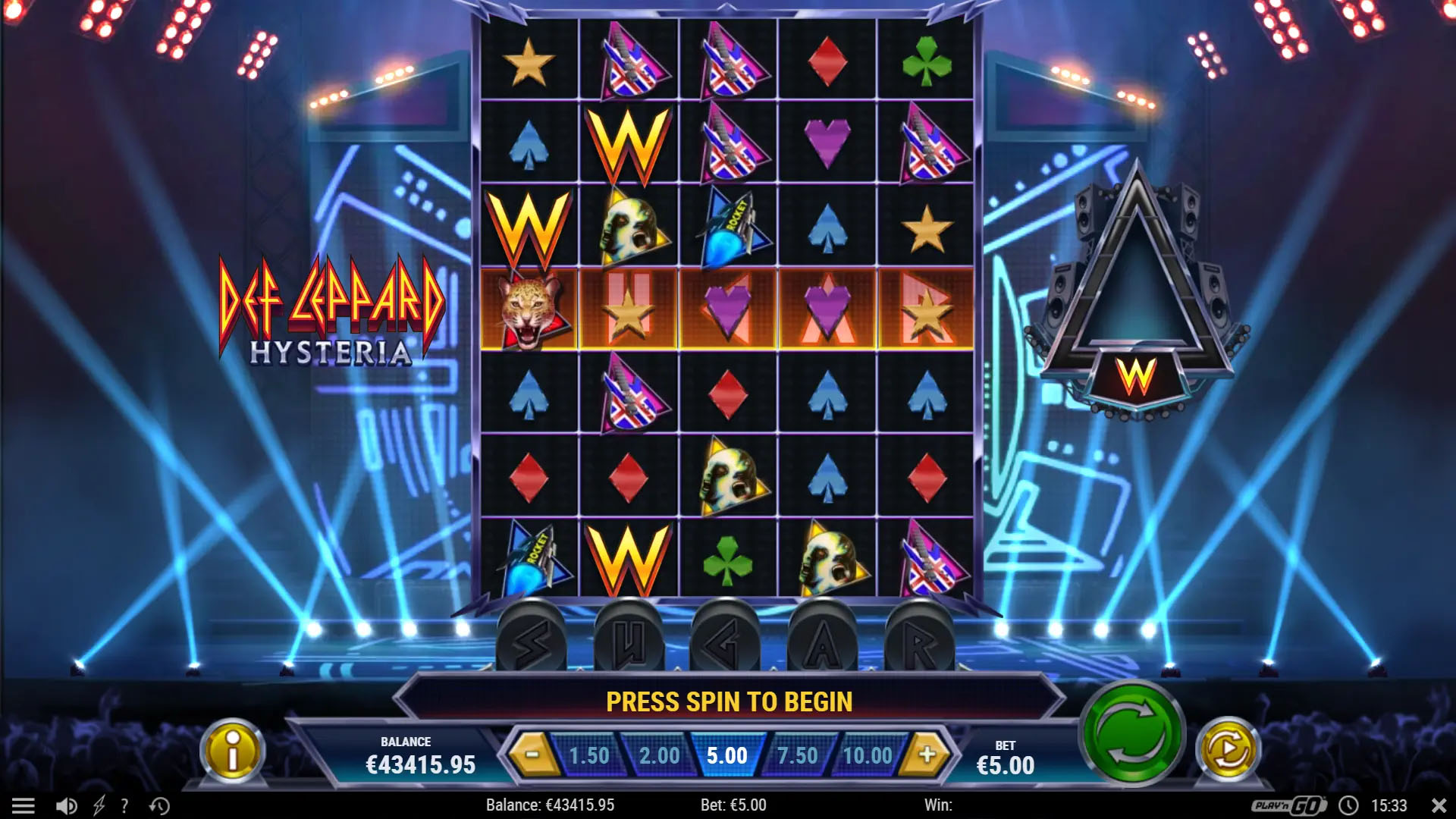This screenshot has width=1456, height=819.
Task: Set the bet to 7.50
Action: coord(797,755)
